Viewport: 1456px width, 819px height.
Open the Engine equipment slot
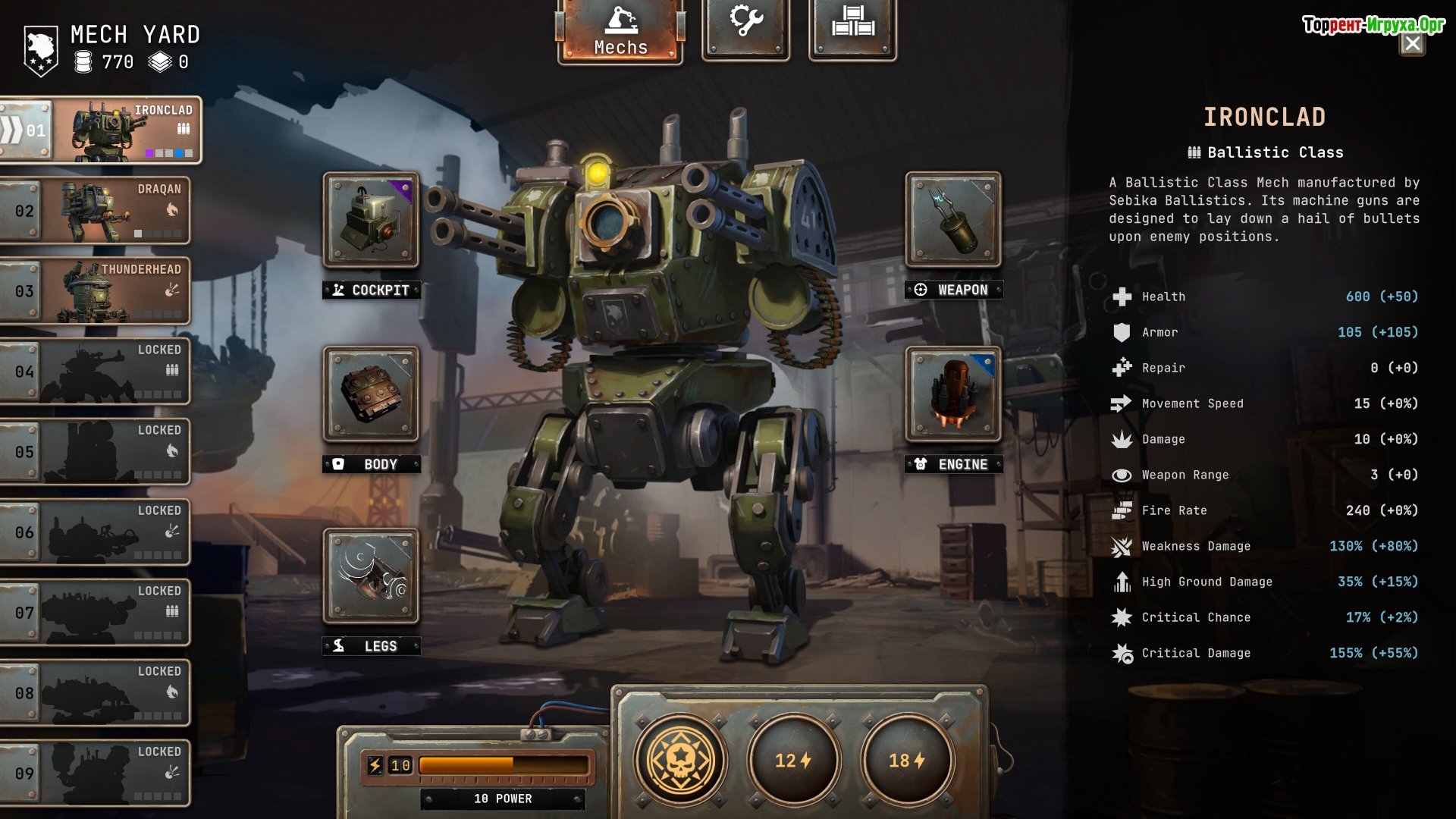point(953,394)
